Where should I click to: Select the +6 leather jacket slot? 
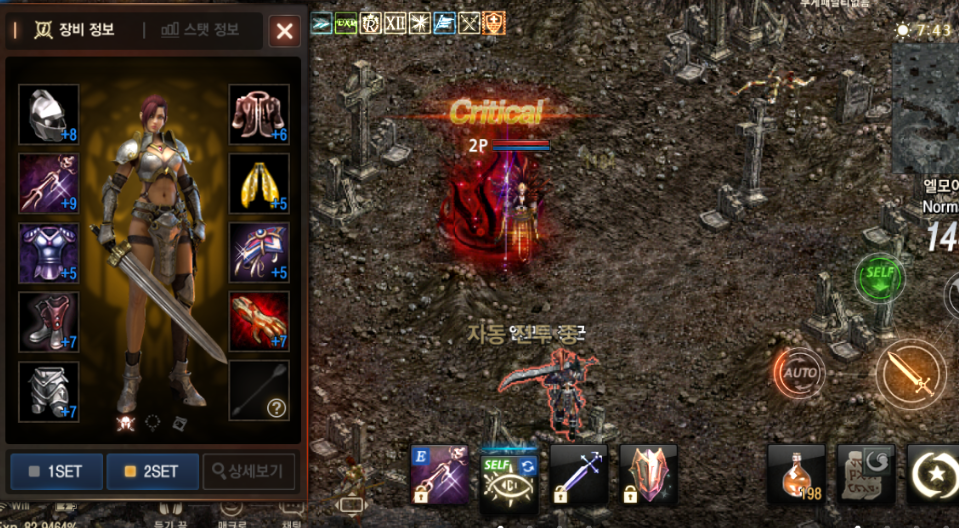[x=259, y=115]
